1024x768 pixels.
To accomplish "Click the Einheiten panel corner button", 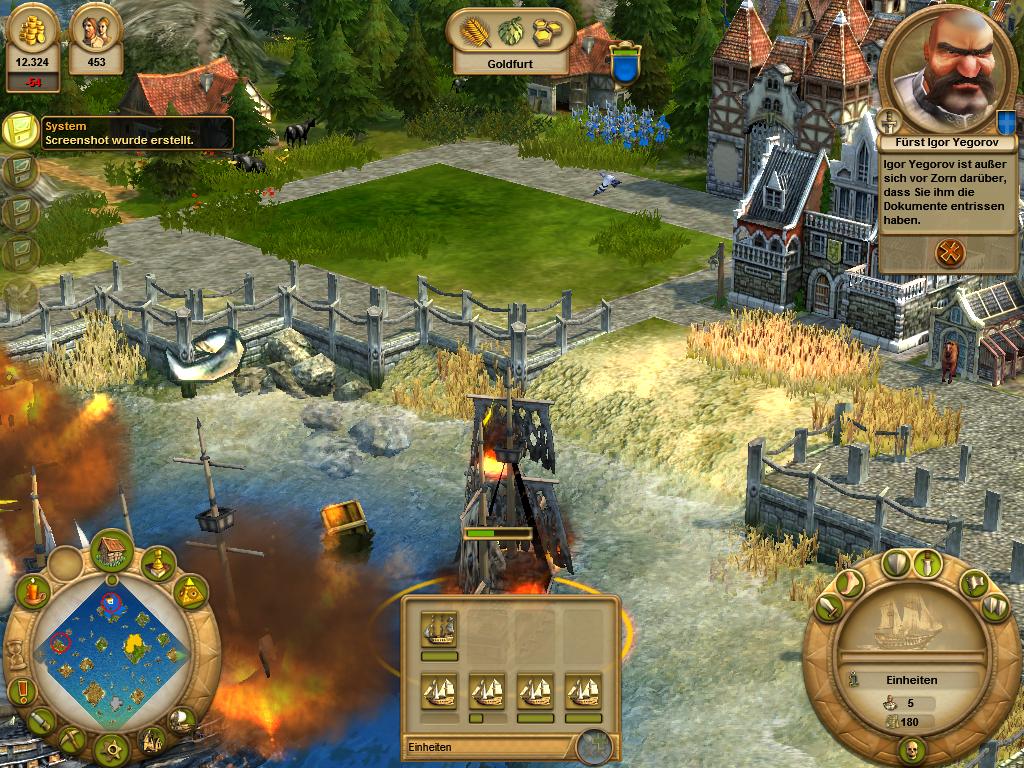I will pyautogui.click(x=593, y=746).
